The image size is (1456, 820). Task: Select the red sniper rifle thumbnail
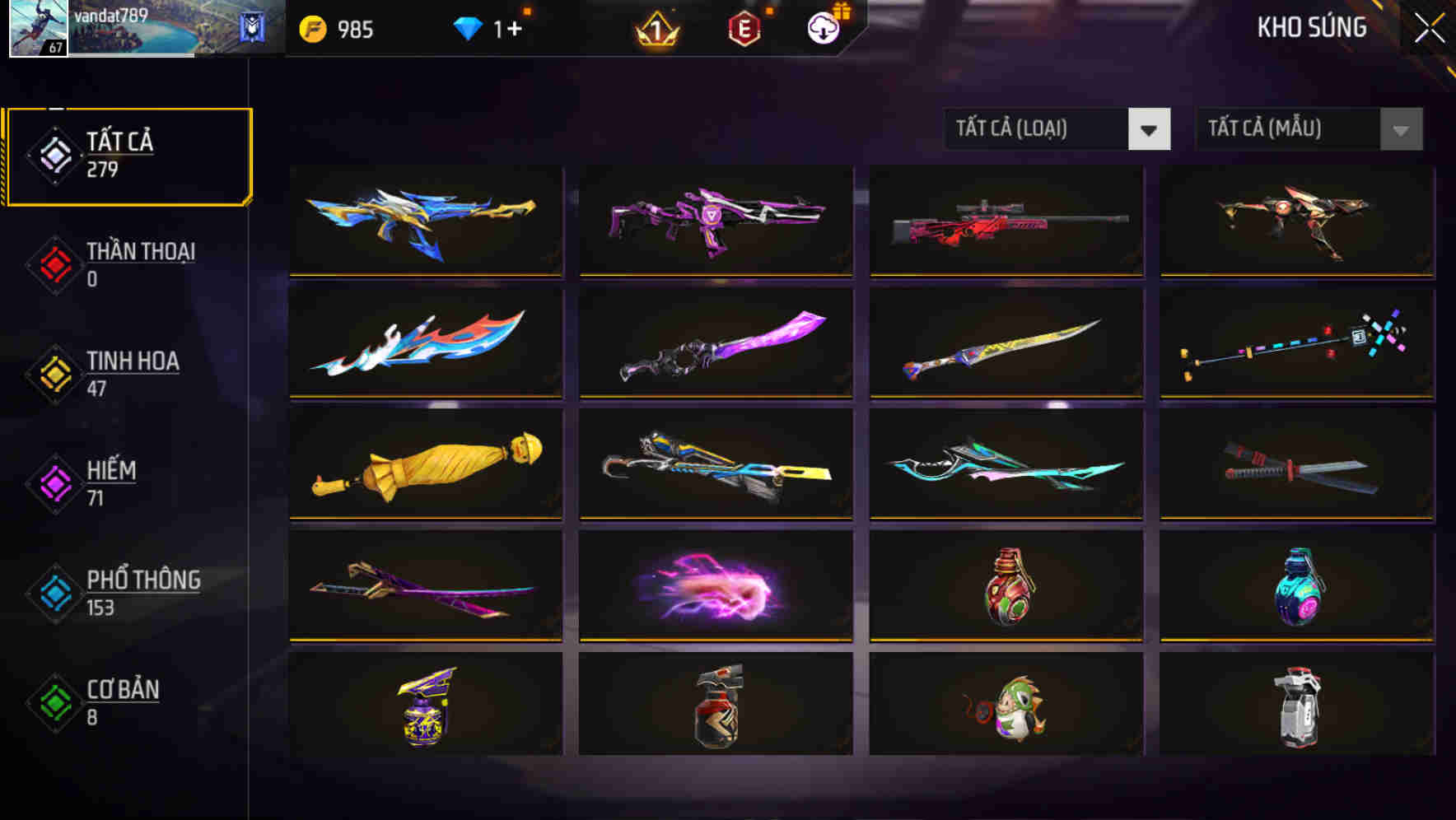[x=1005, y=221]
